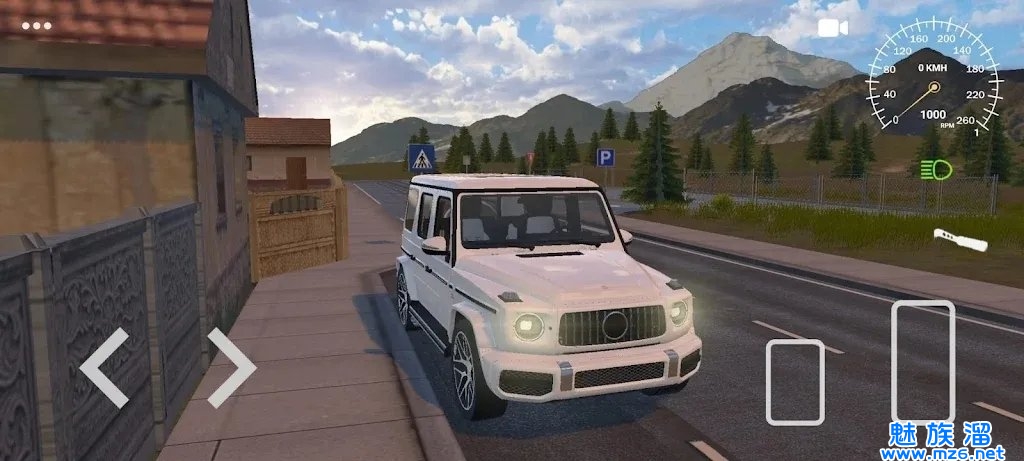Tap the white car key icon
The width and height of the screenshot is (1024, 461).
(960, 239)
